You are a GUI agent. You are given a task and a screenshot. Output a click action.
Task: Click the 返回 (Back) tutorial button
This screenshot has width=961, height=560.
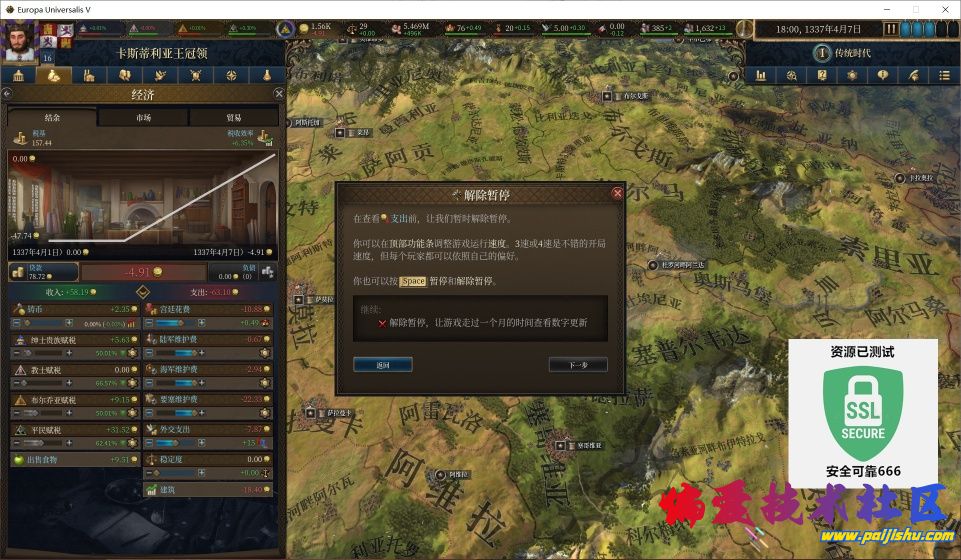point(382,365)
